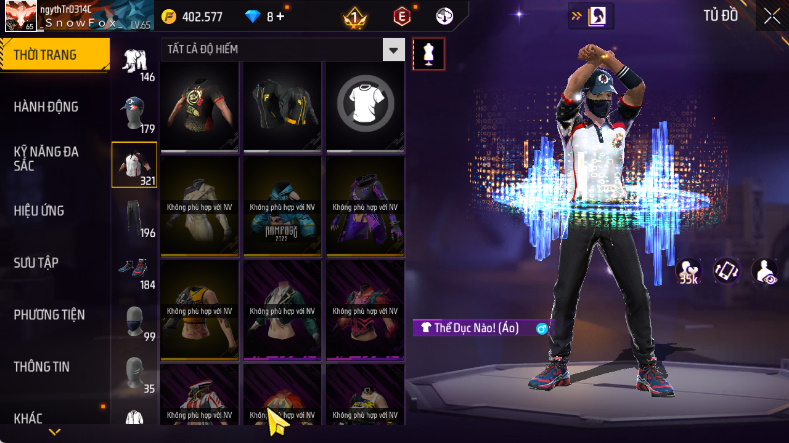Click the rotate phone icon beside the character
This screenshot has width=789, height=443.
click(726, 270)
